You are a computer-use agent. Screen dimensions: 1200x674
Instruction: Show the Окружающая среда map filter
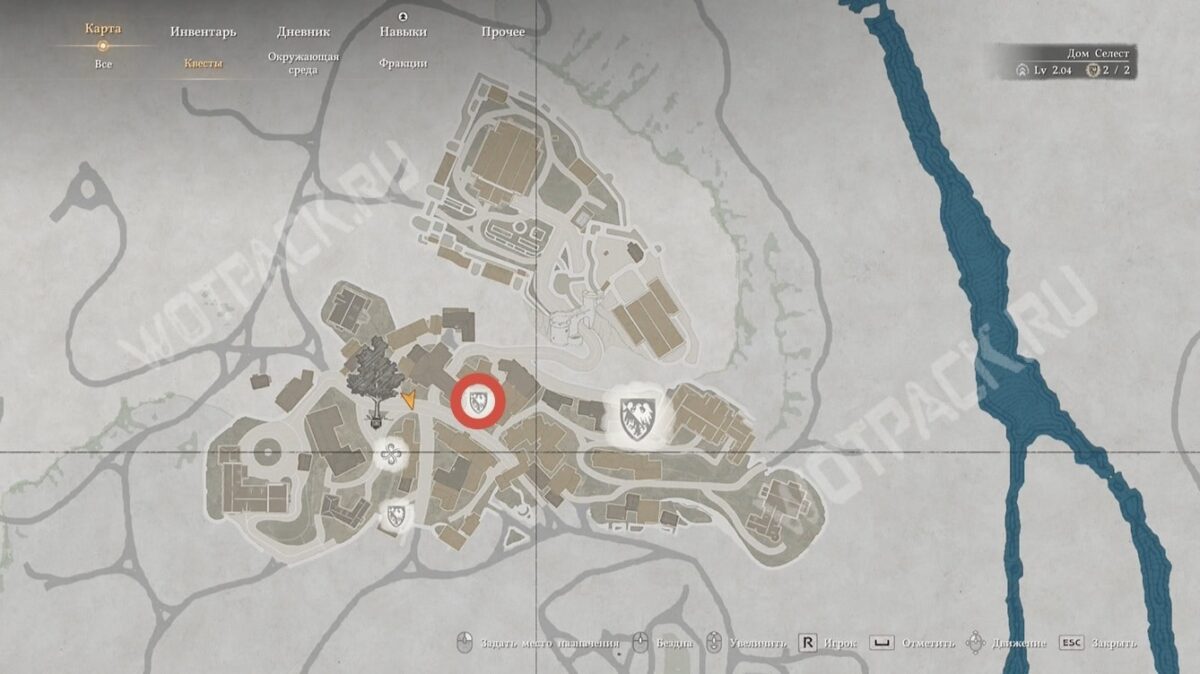(x=303, y=63)
